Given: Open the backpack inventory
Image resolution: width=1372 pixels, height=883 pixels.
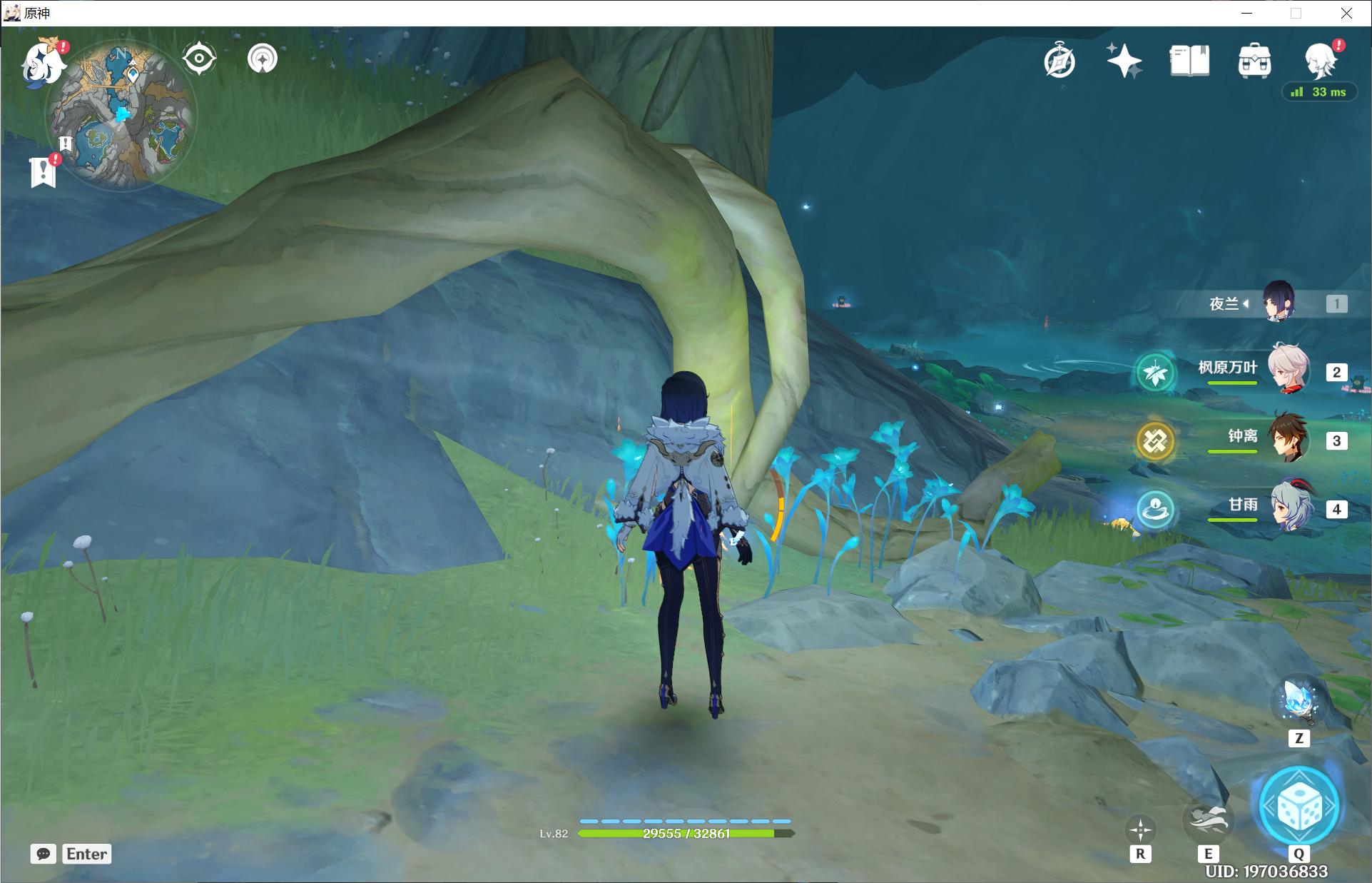Looking at the screenshot, I should [1254, 61].
